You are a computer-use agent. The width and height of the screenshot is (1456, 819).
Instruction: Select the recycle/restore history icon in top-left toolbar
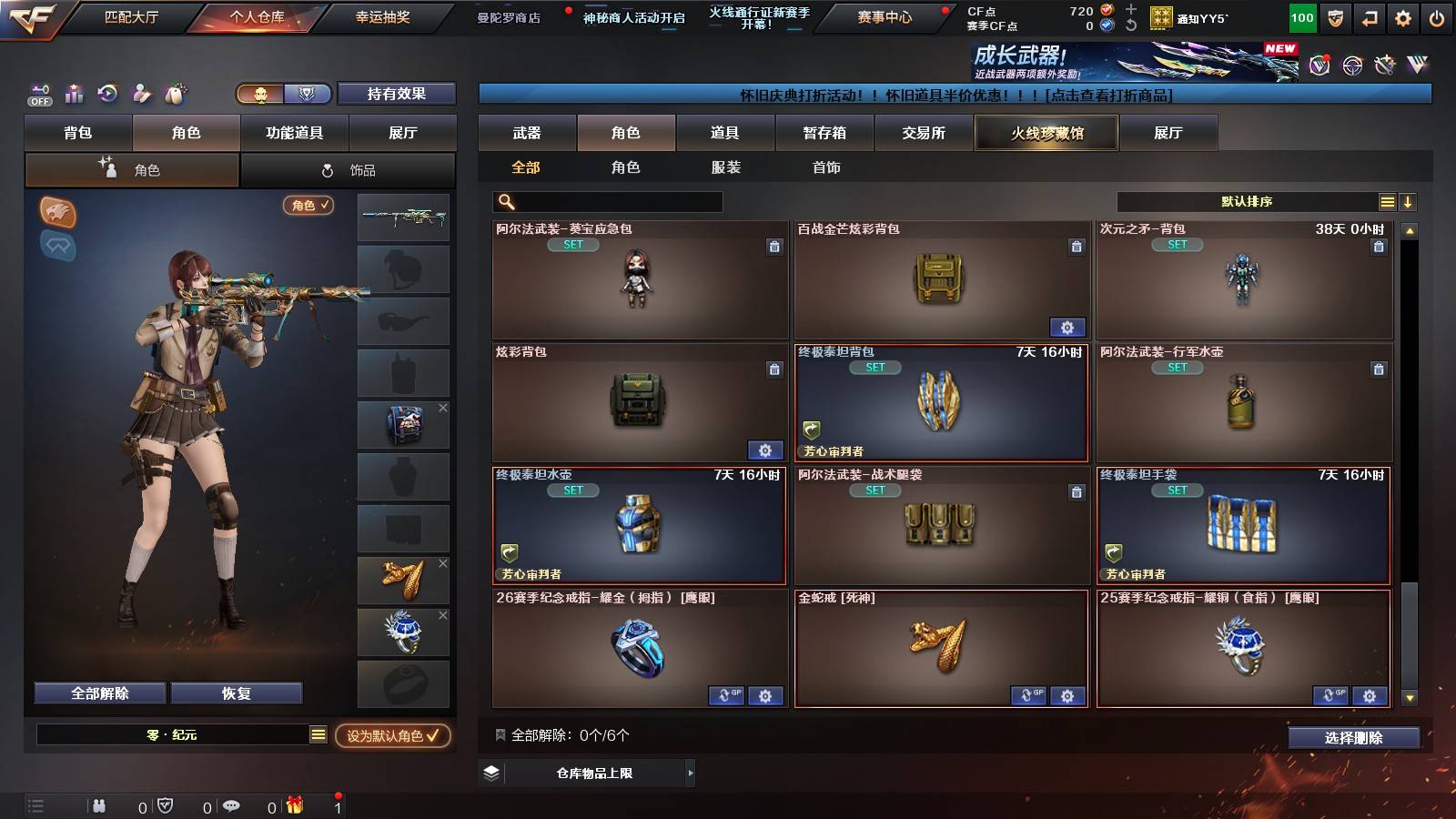pyautogui.click(x=109, y=94)
